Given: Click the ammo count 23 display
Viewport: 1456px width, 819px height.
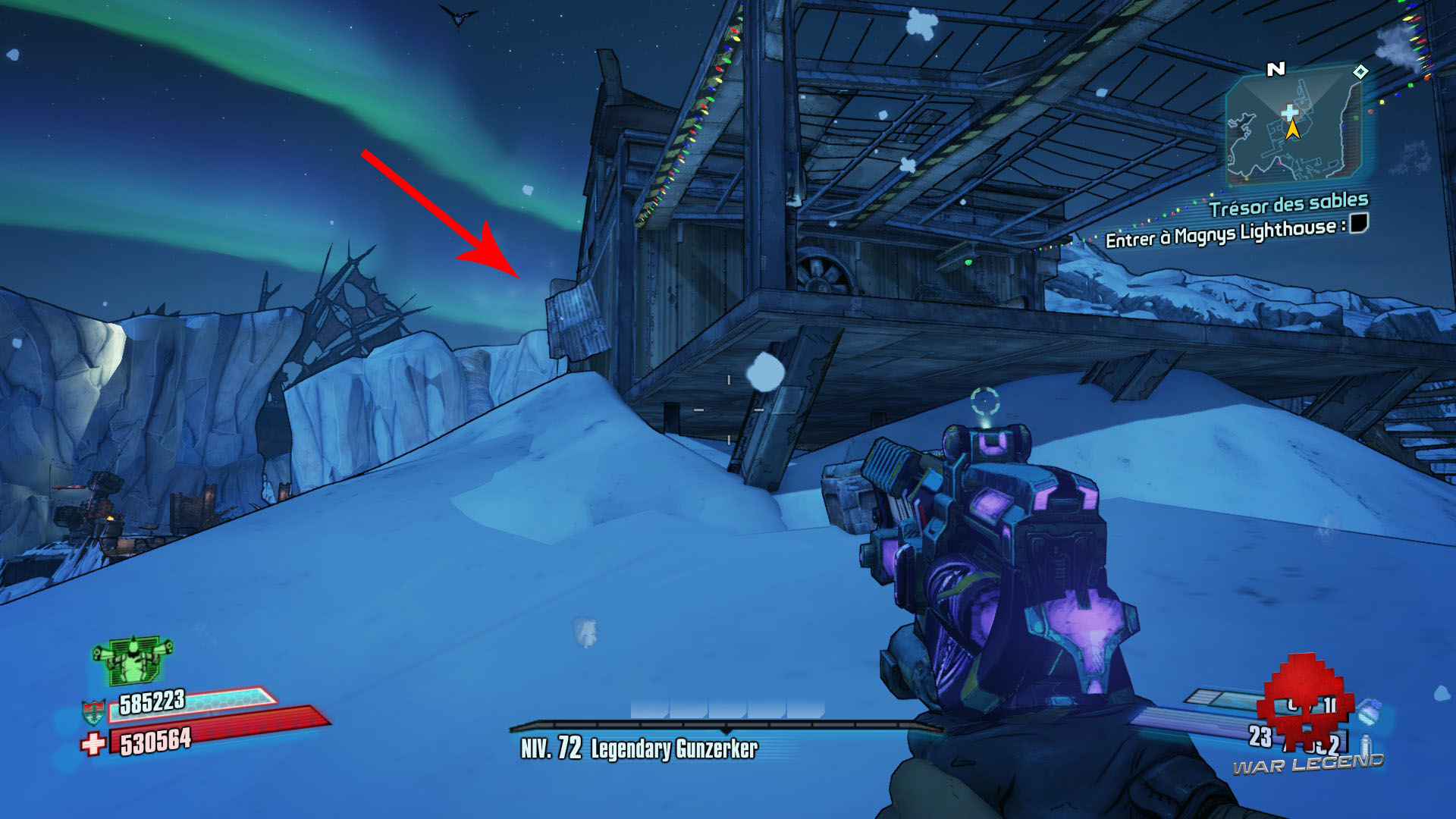Looking at the screenshot, I should click(x=1261, y=736).
